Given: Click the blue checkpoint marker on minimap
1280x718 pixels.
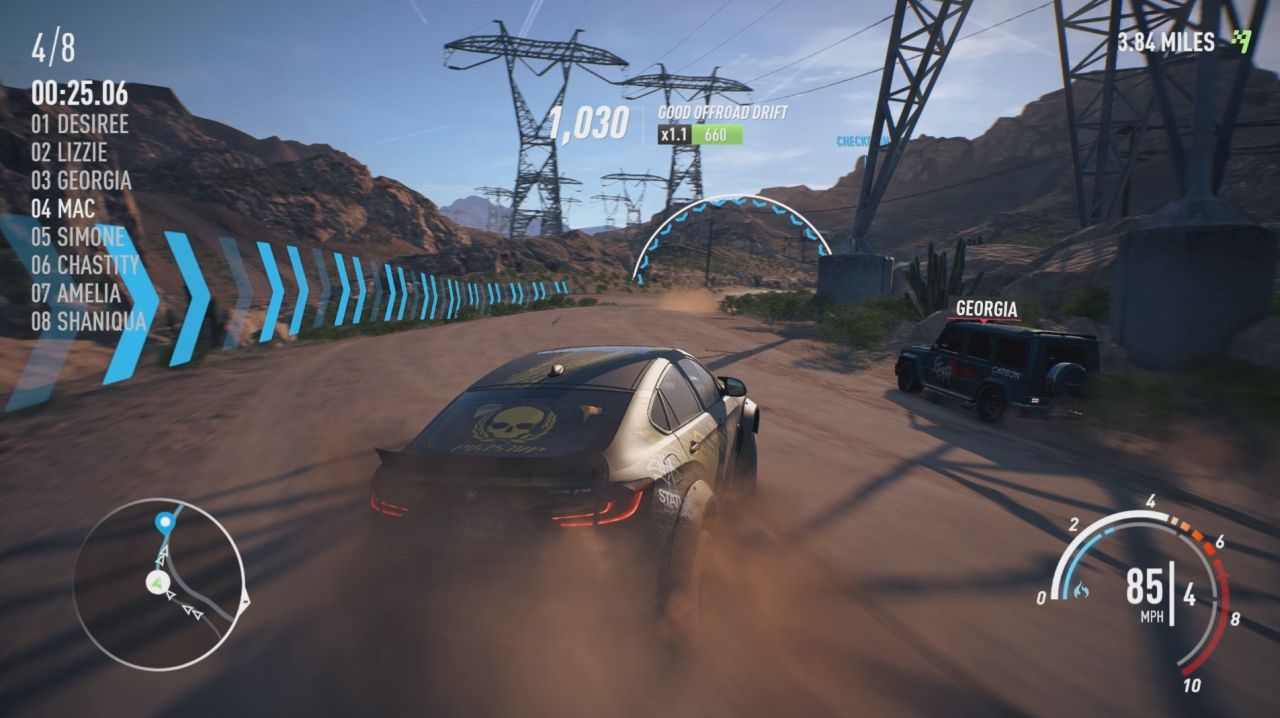Looking at the screenshot, I should coord(164,521).
